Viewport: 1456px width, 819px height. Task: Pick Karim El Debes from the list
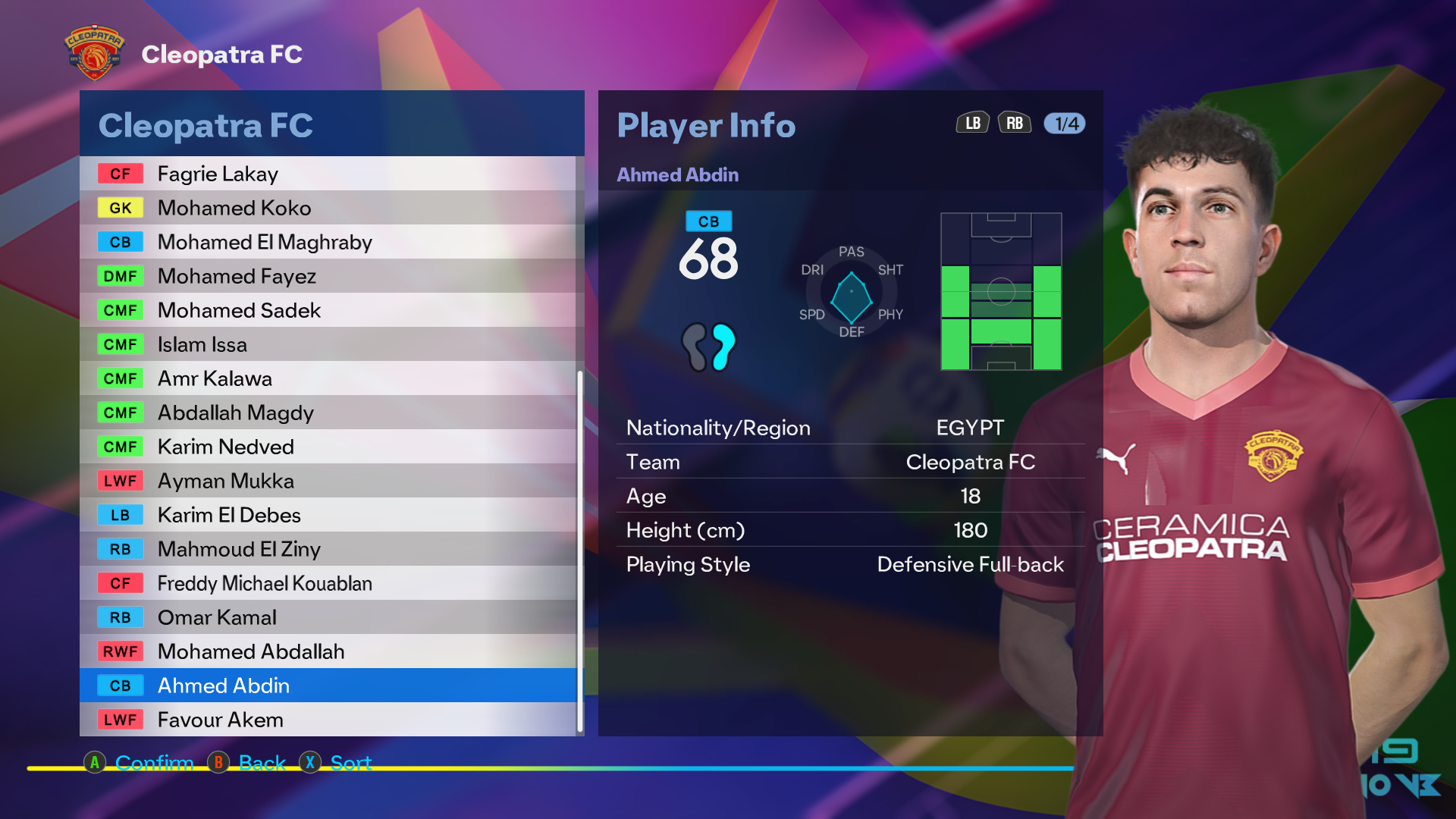tap(328, 515)
